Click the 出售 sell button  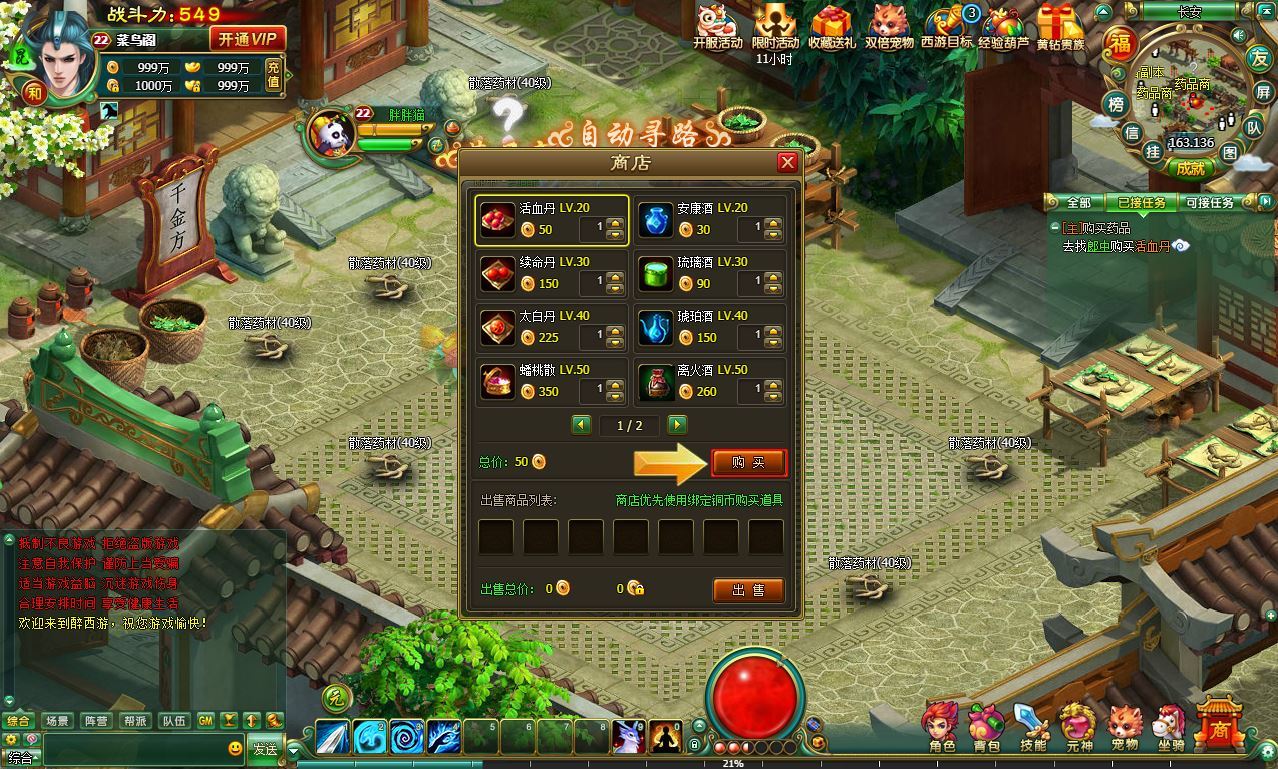[x=747, y=590]
